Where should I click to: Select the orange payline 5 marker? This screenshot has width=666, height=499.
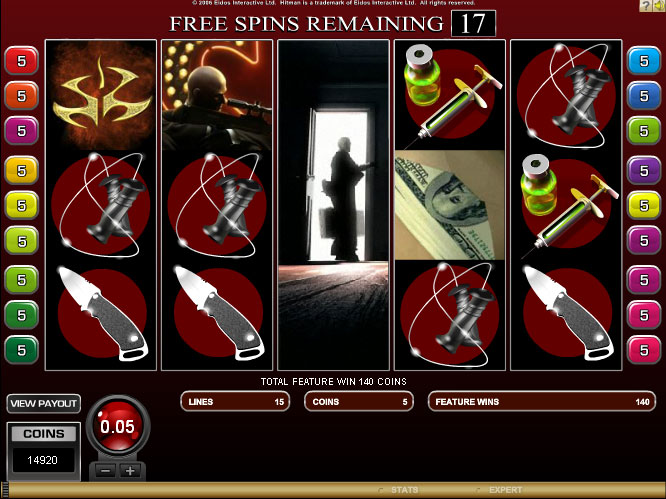tap(21, 96)
